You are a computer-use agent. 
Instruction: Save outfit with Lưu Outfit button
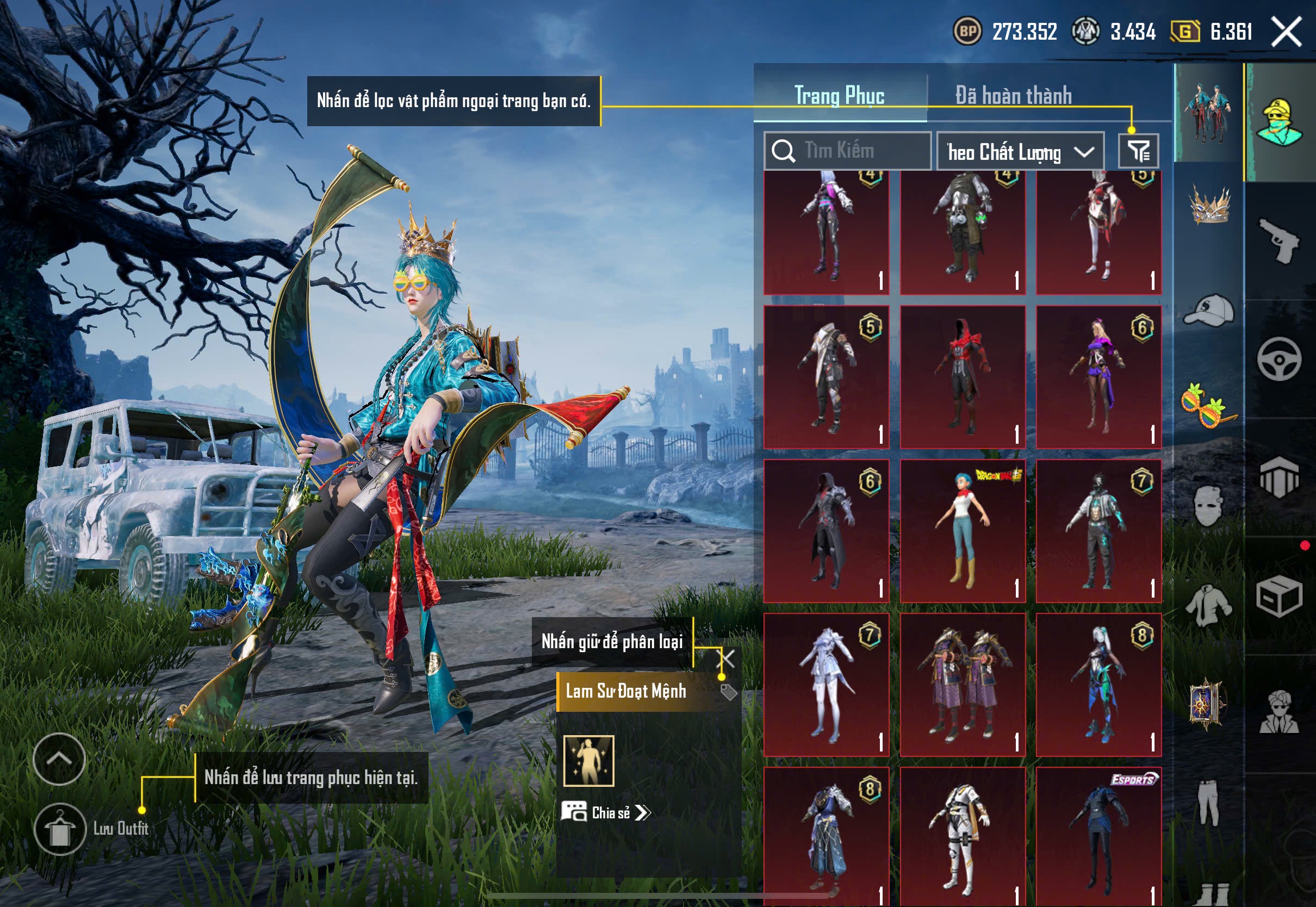point(60,829)
